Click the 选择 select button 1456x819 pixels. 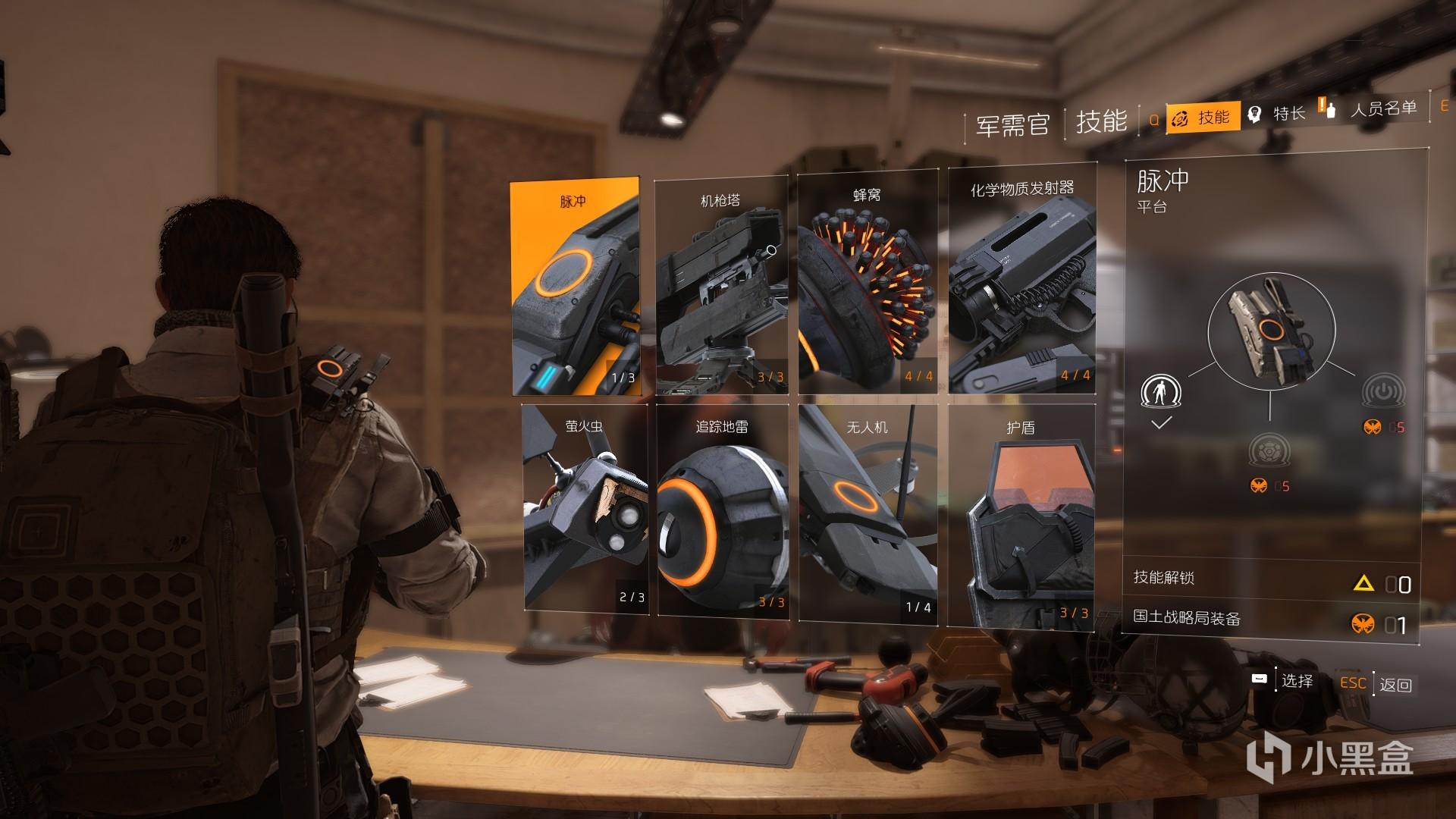pos(1284,681)
